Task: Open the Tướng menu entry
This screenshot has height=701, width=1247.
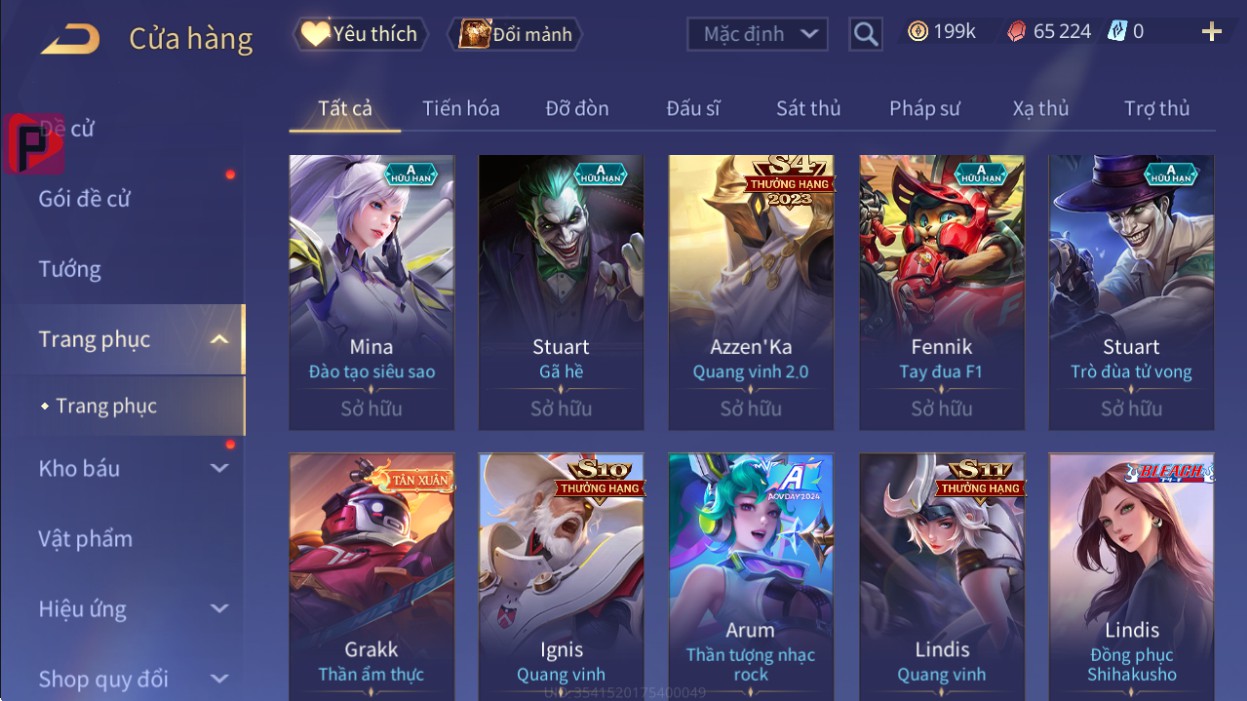Action: (x=70, y=269)
